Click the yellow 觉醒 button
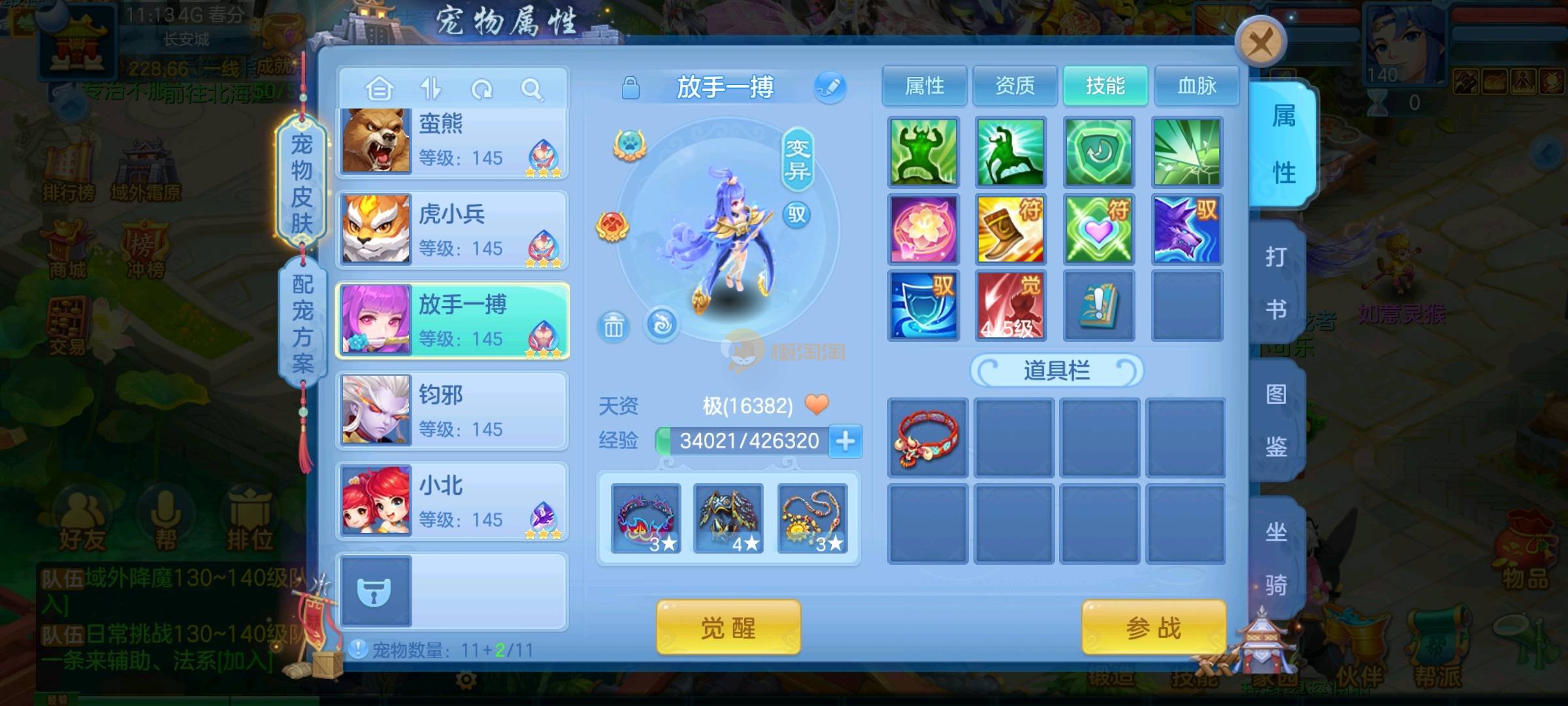This screenshot has width=1568, height=706. [728, 628]
